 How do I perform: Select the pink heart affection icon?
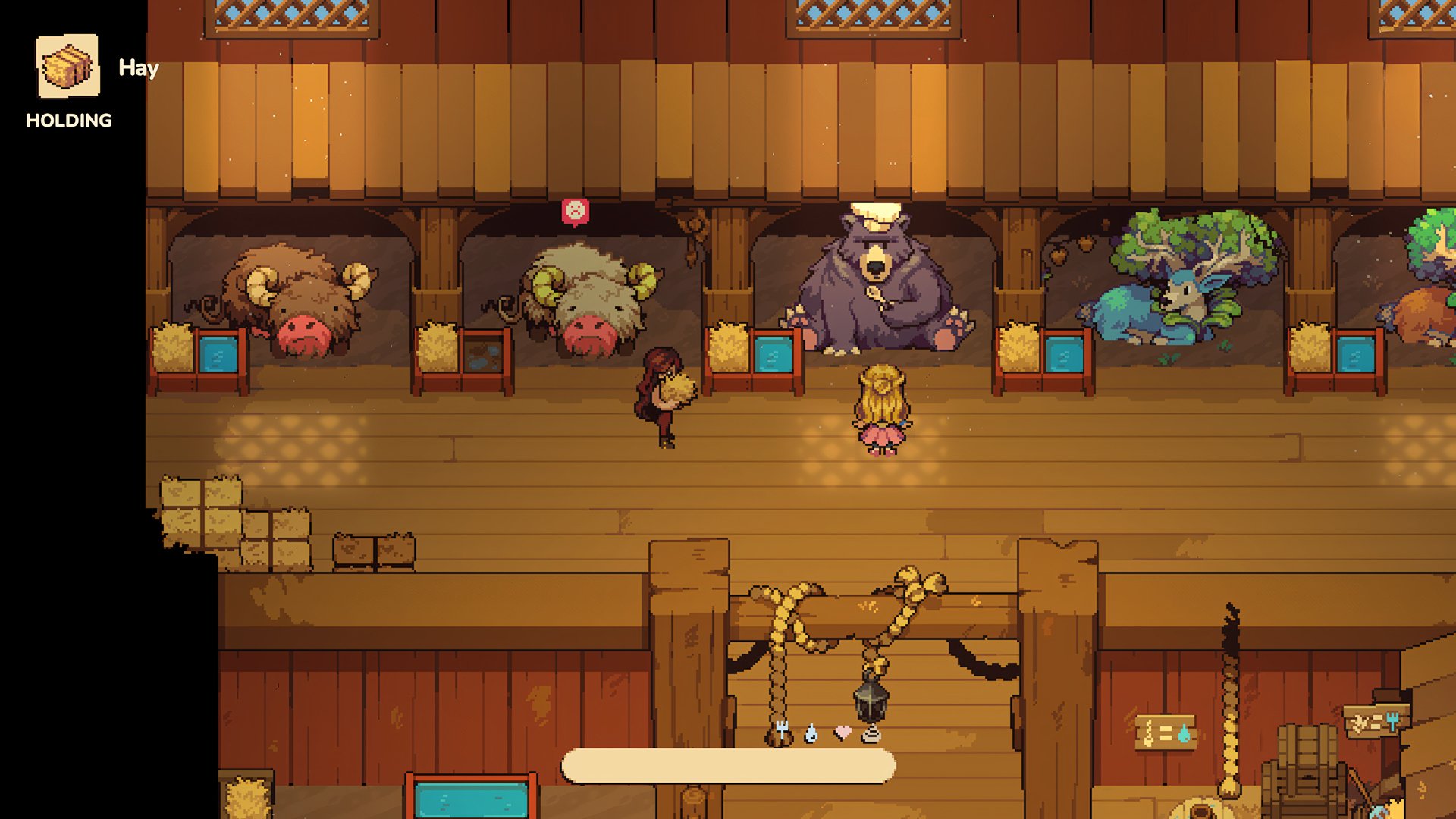coord(843,732)
